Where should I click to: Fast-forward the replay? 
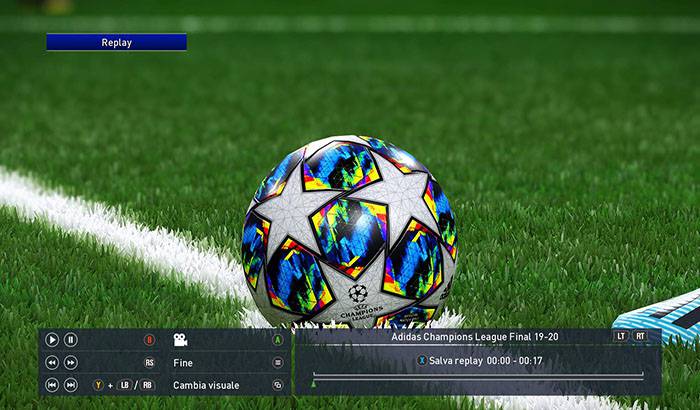(71, 363)
